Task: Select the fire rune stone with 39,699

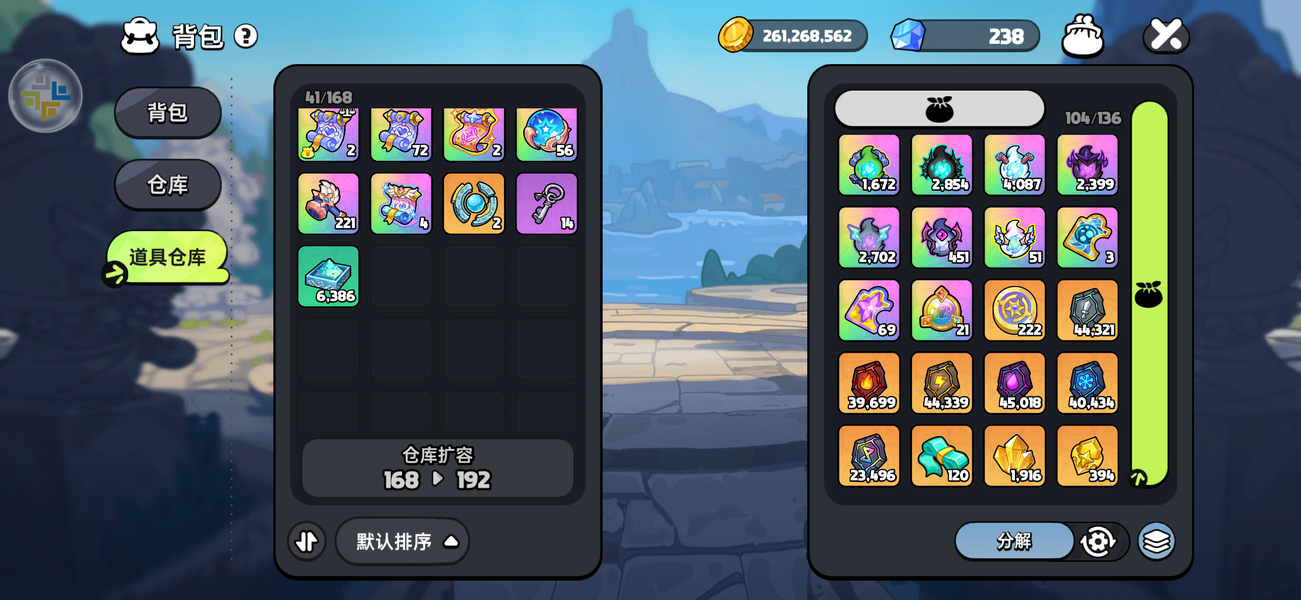Action: pos(869,383)
